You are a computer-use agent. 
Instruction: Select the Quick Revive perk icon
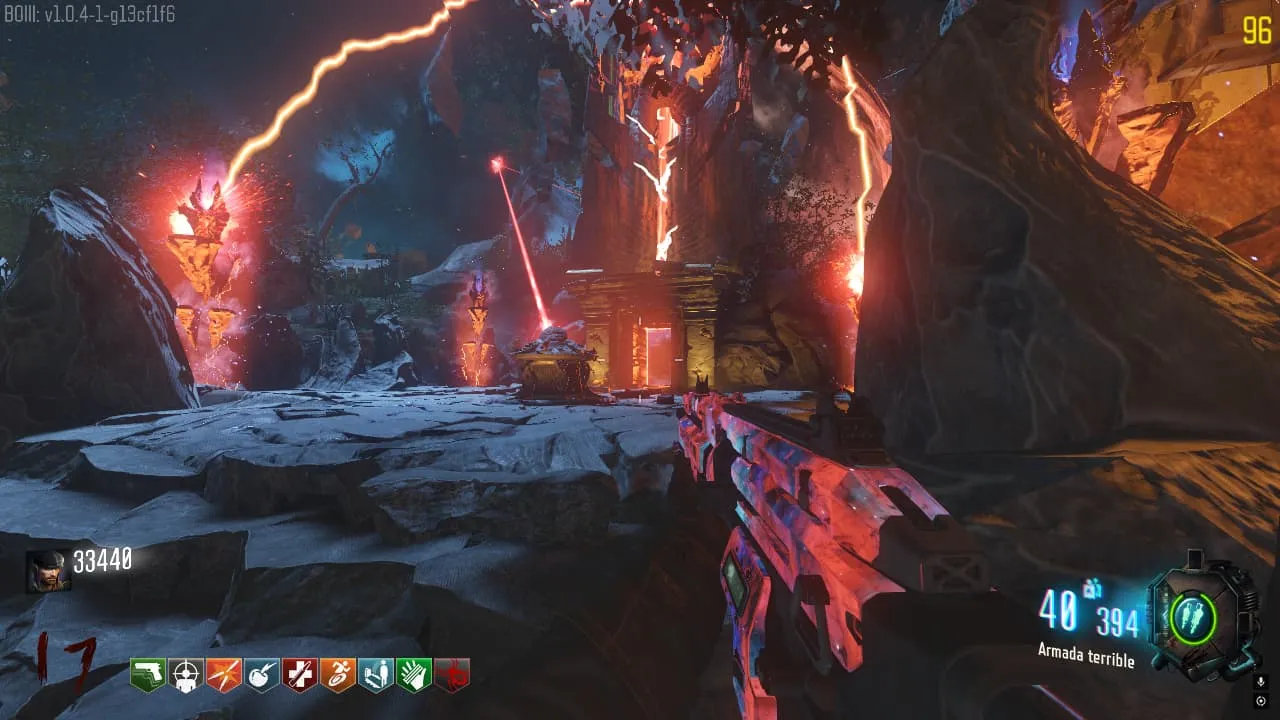tap(375, 675)
